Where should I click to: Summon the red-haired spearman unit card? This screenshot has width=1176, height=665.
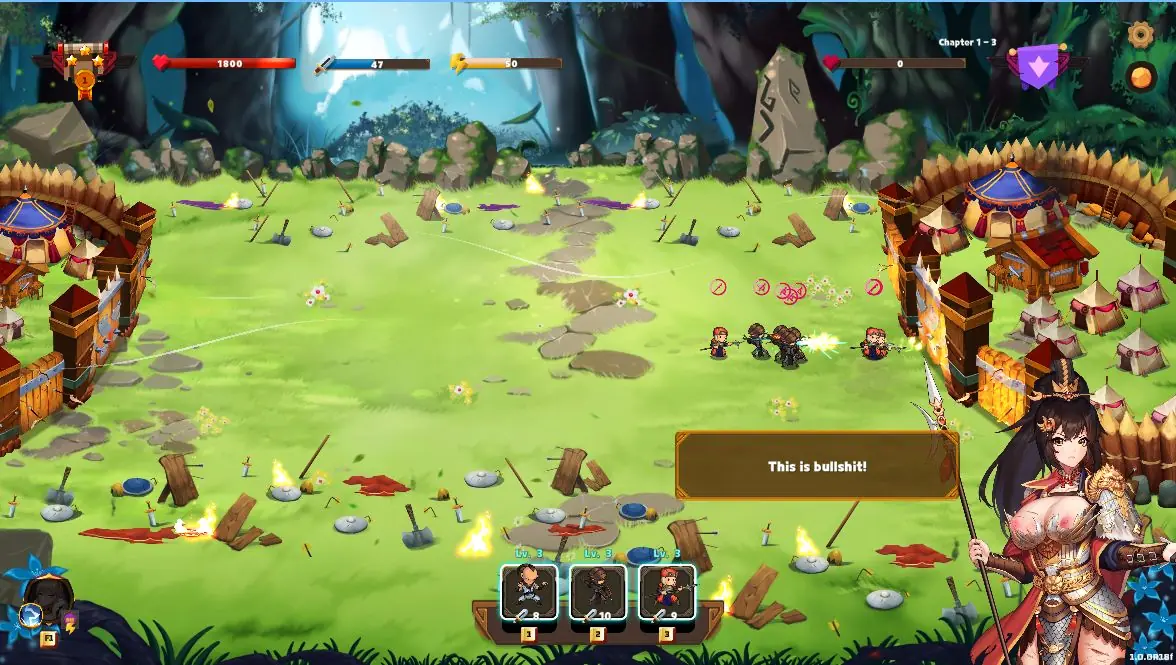[x=667, y=593]
